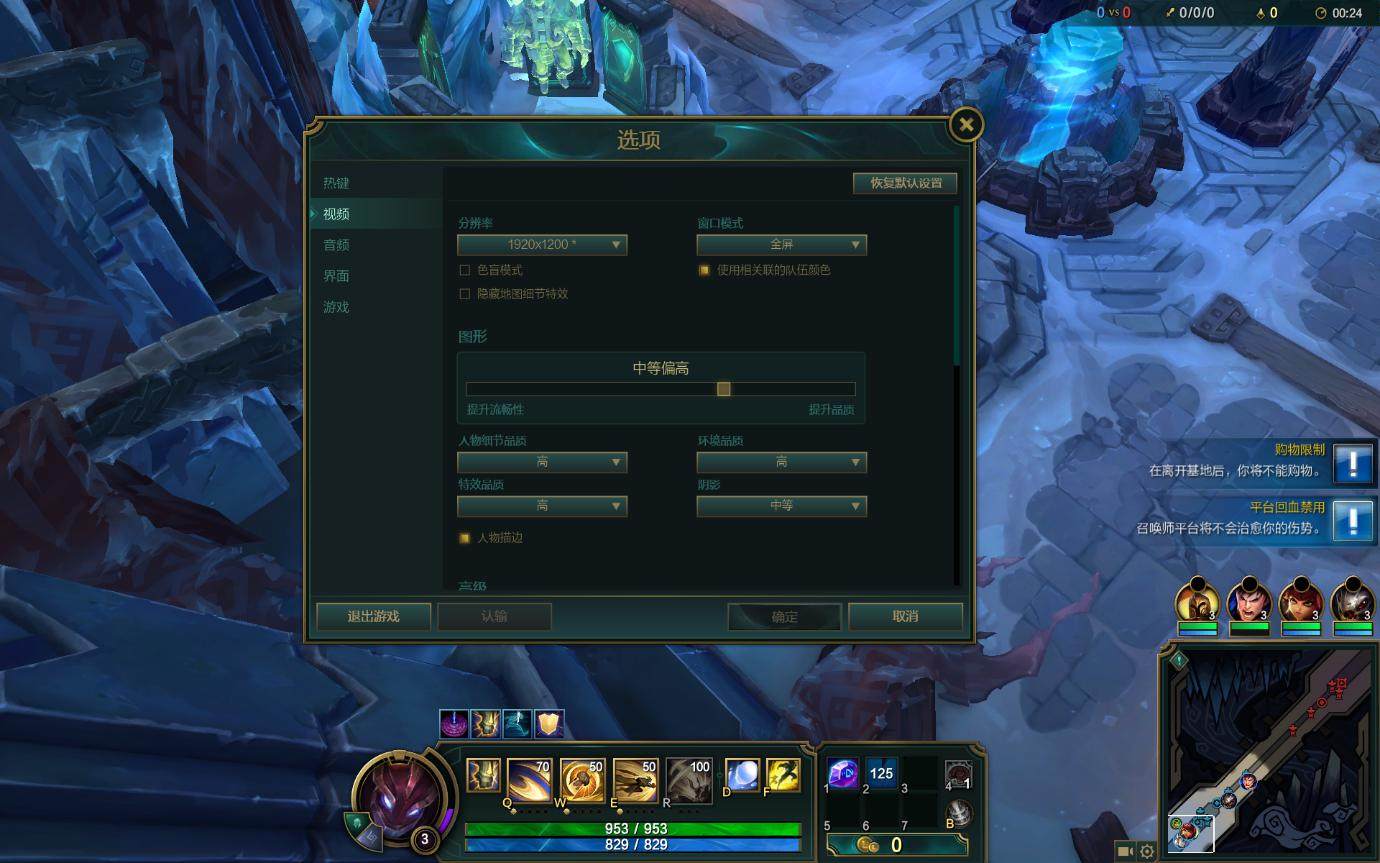Click the graphics quality slider handle
The height and width of the screenshot is (863, 1380).
[x=723, y=389]
